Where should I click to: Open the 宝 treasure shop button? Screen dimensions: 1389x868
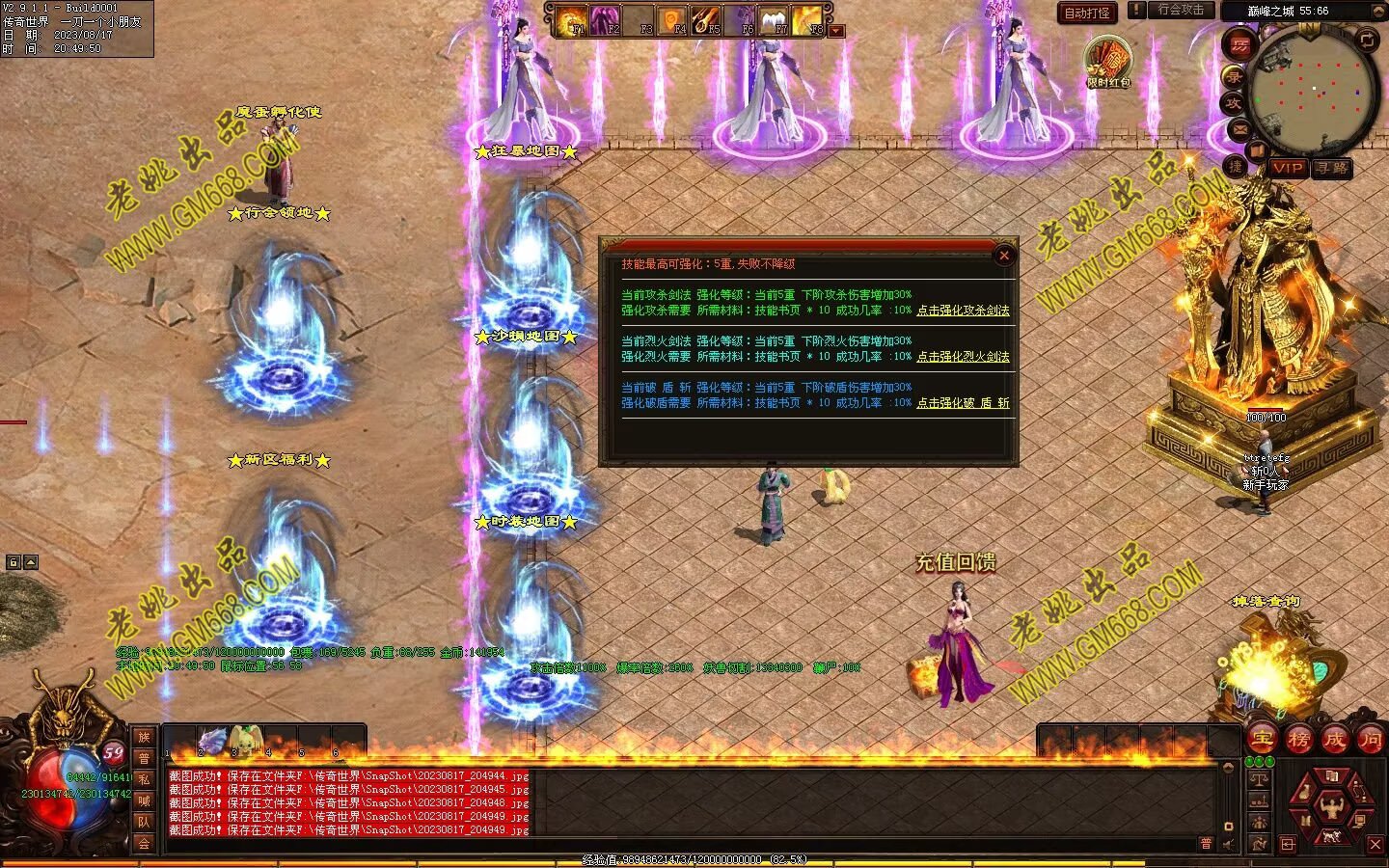click(x=1262, y=740)
